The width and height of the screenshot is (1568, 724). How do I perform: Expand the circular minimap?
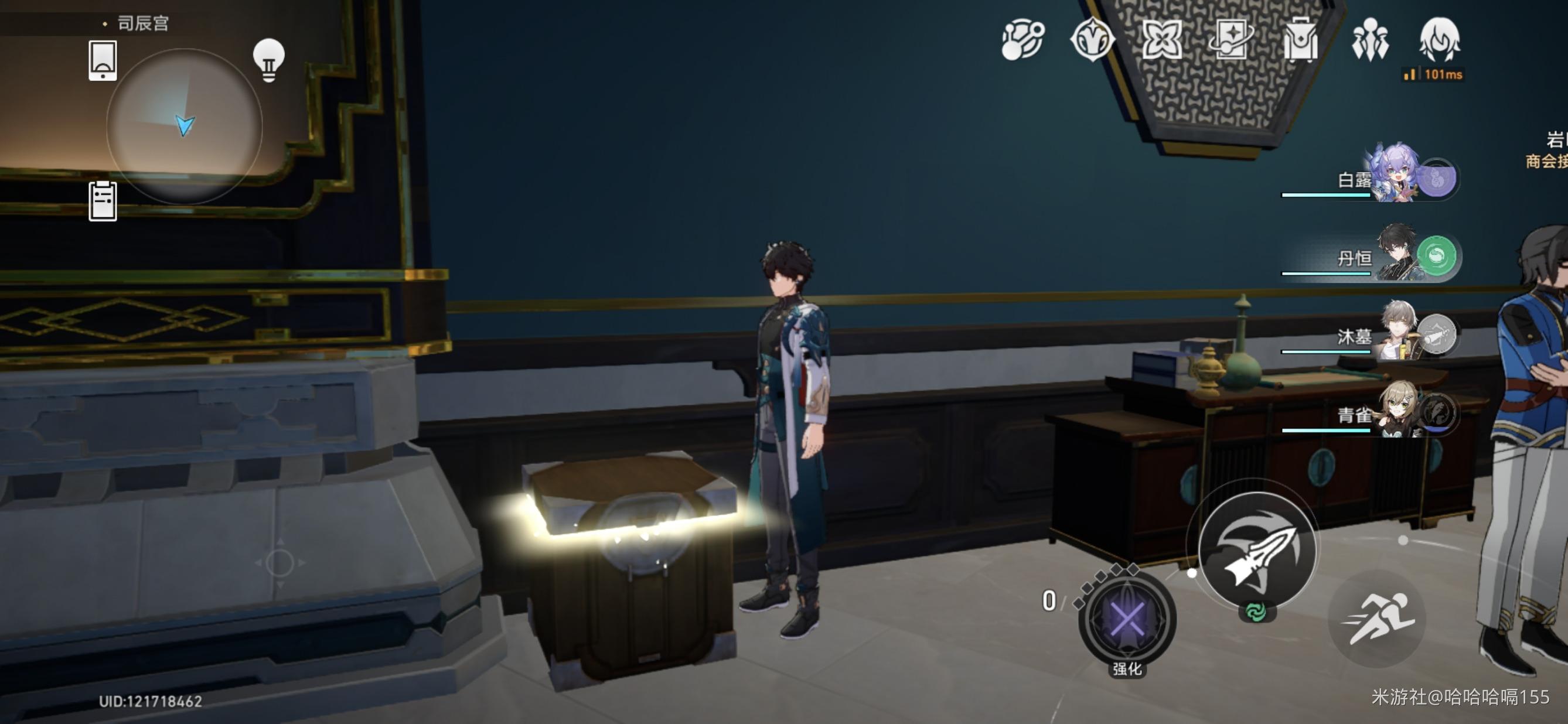point(185,126)
